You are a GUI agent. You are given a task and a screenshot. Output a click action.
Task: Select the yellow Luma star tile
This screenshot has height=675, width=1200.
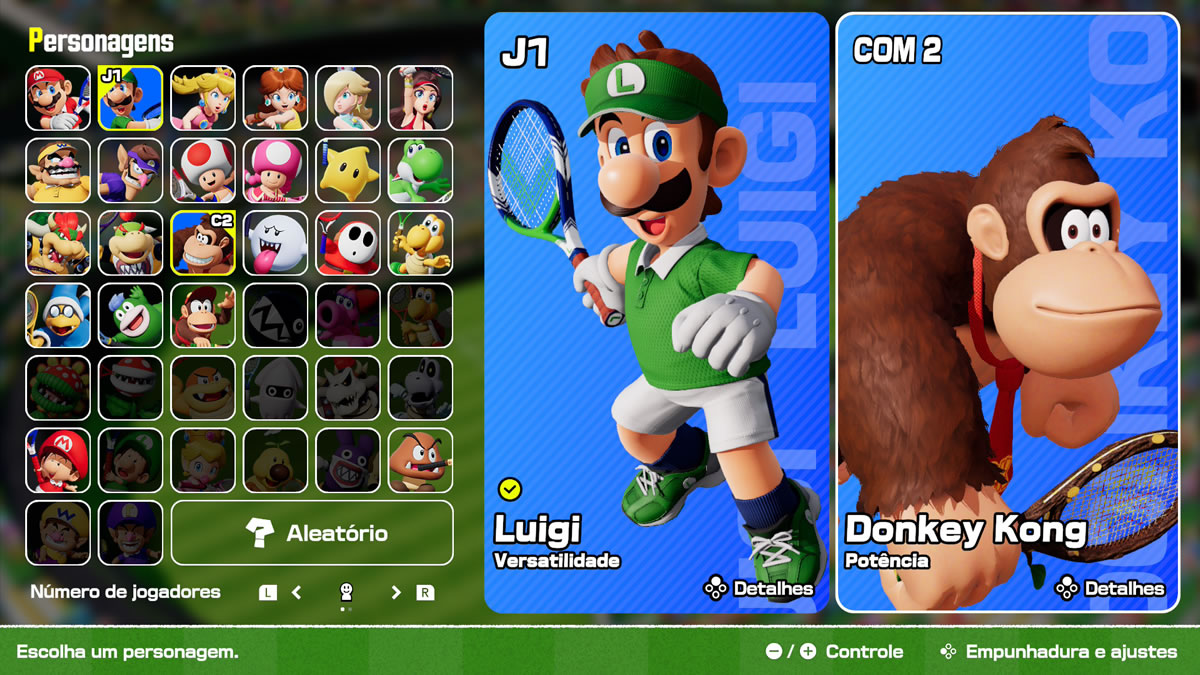[348, 171]
